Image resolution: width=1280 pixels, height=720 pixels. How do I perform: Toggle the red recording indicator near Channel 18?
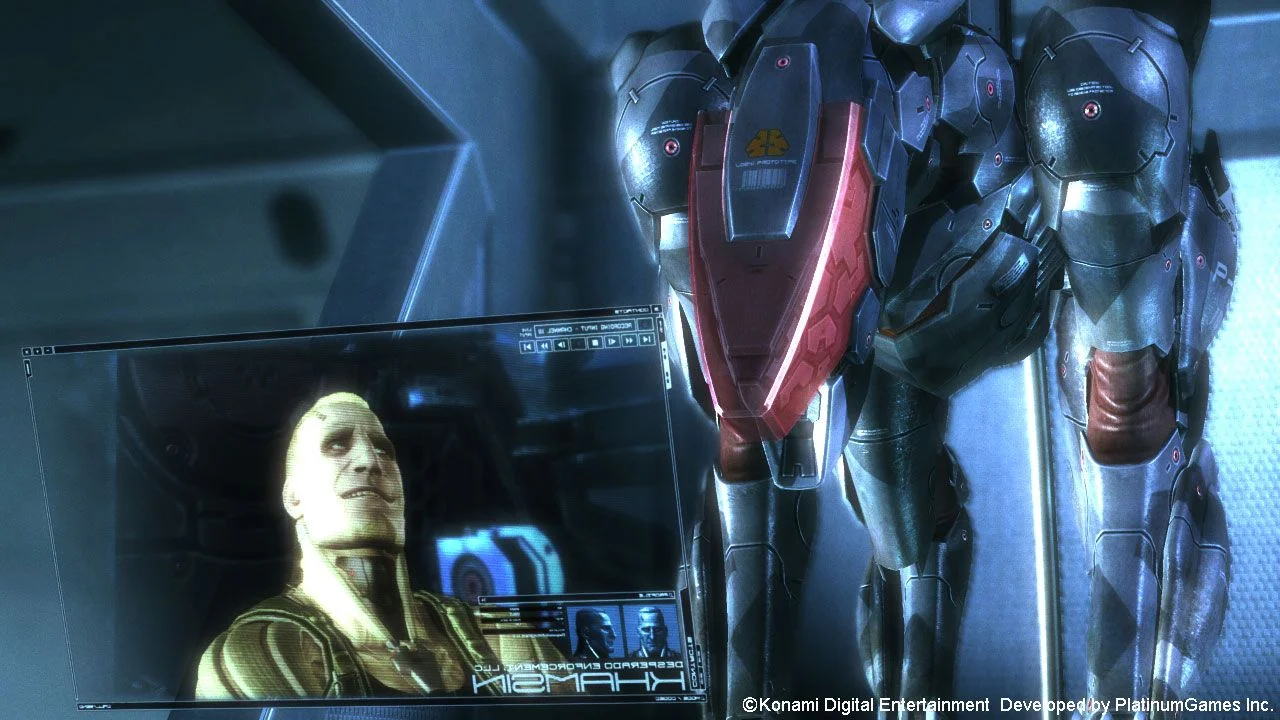644,325
